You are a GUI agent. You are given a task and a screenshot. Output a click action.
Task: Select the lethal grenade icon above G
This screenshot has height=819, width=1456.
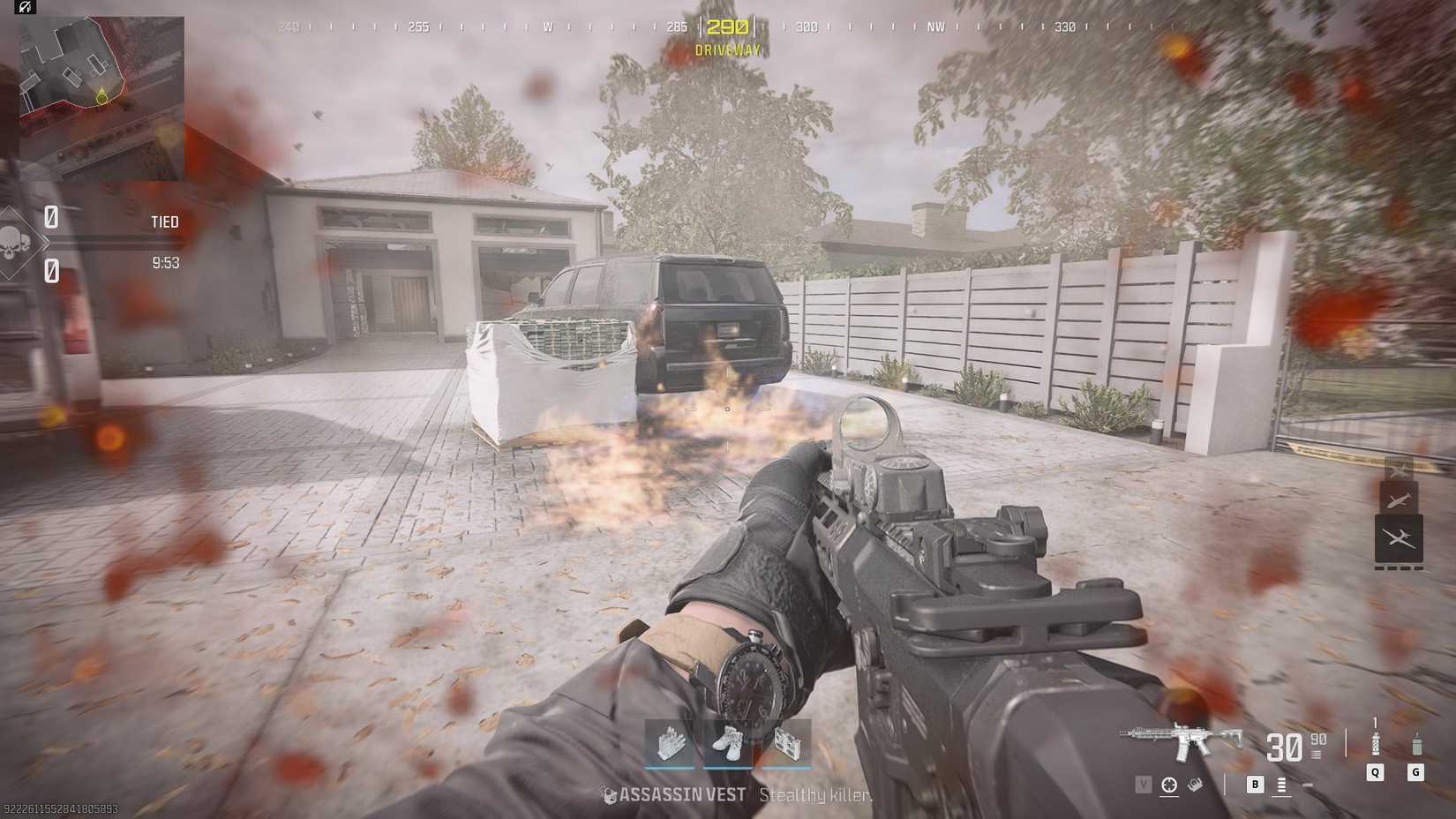click(1418, 744)
